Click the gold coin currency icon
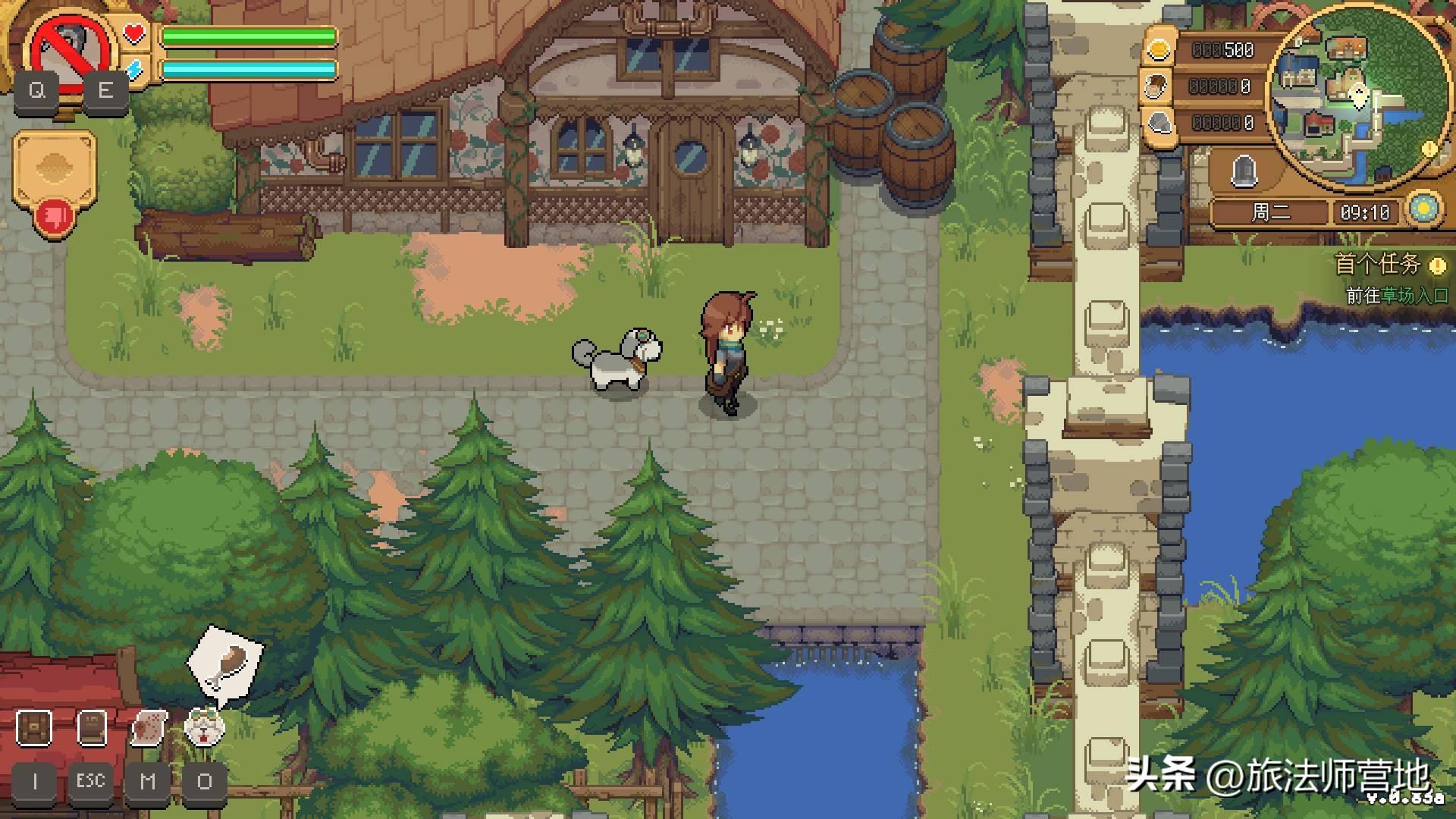 (x=1158, y=50)
